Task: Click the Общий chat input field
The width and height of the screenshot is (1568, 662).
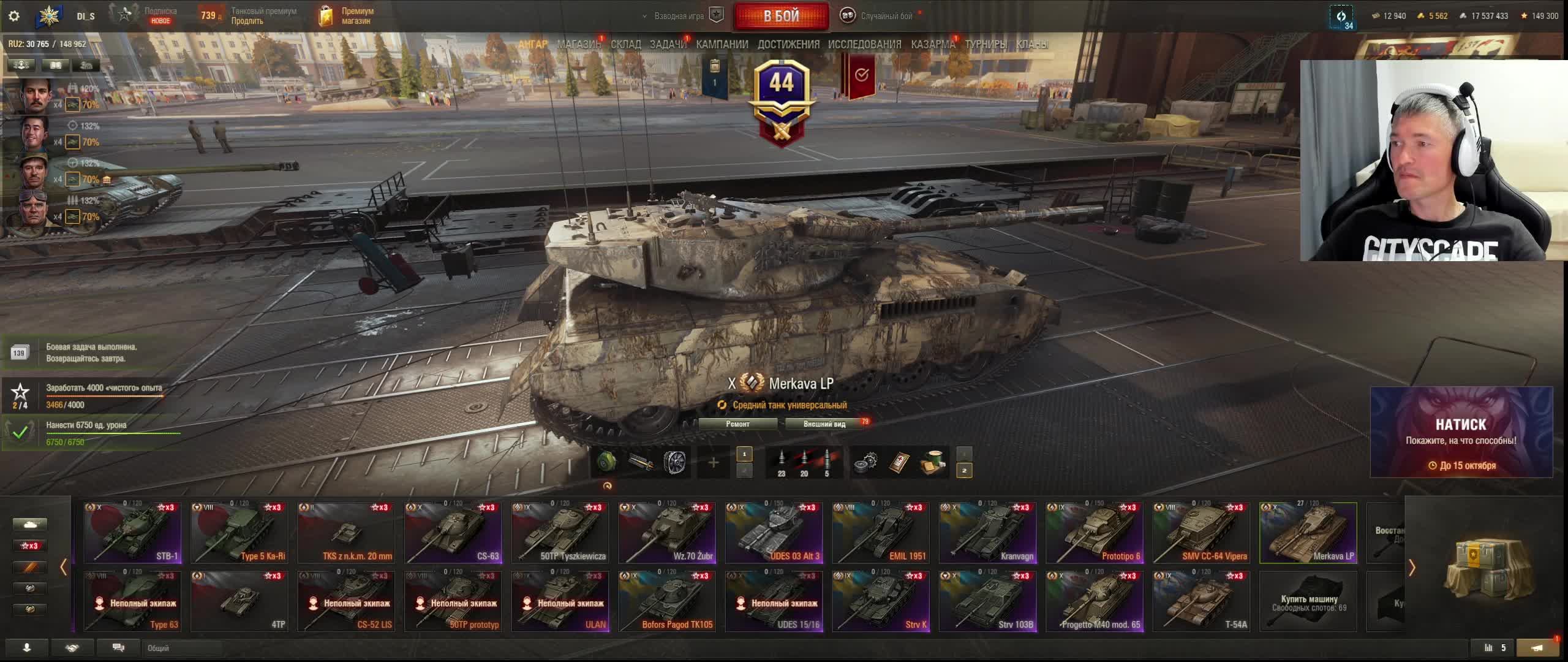Action: [184, 648]
